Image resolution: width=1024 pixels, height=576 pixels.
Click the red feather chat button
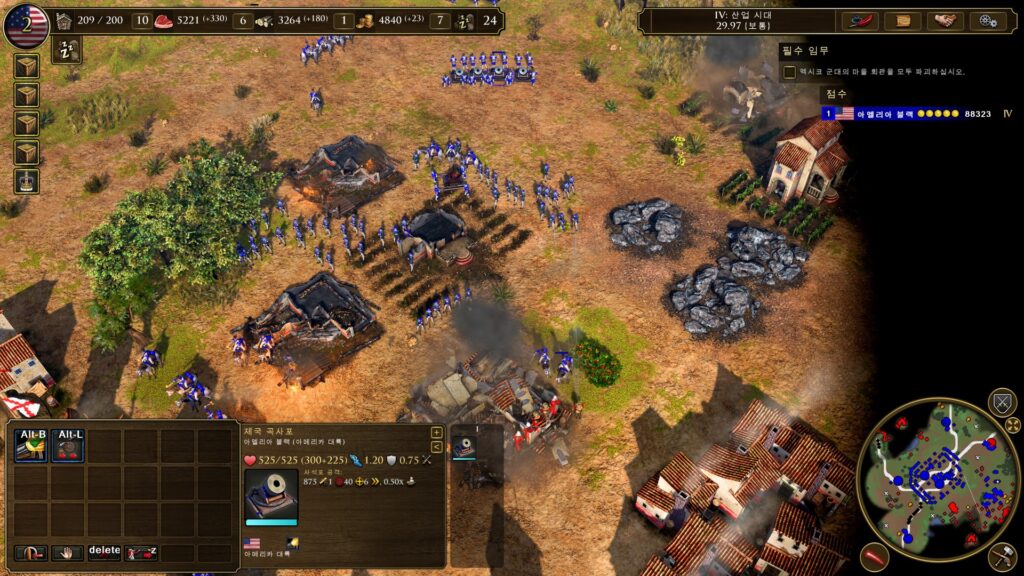859,20
